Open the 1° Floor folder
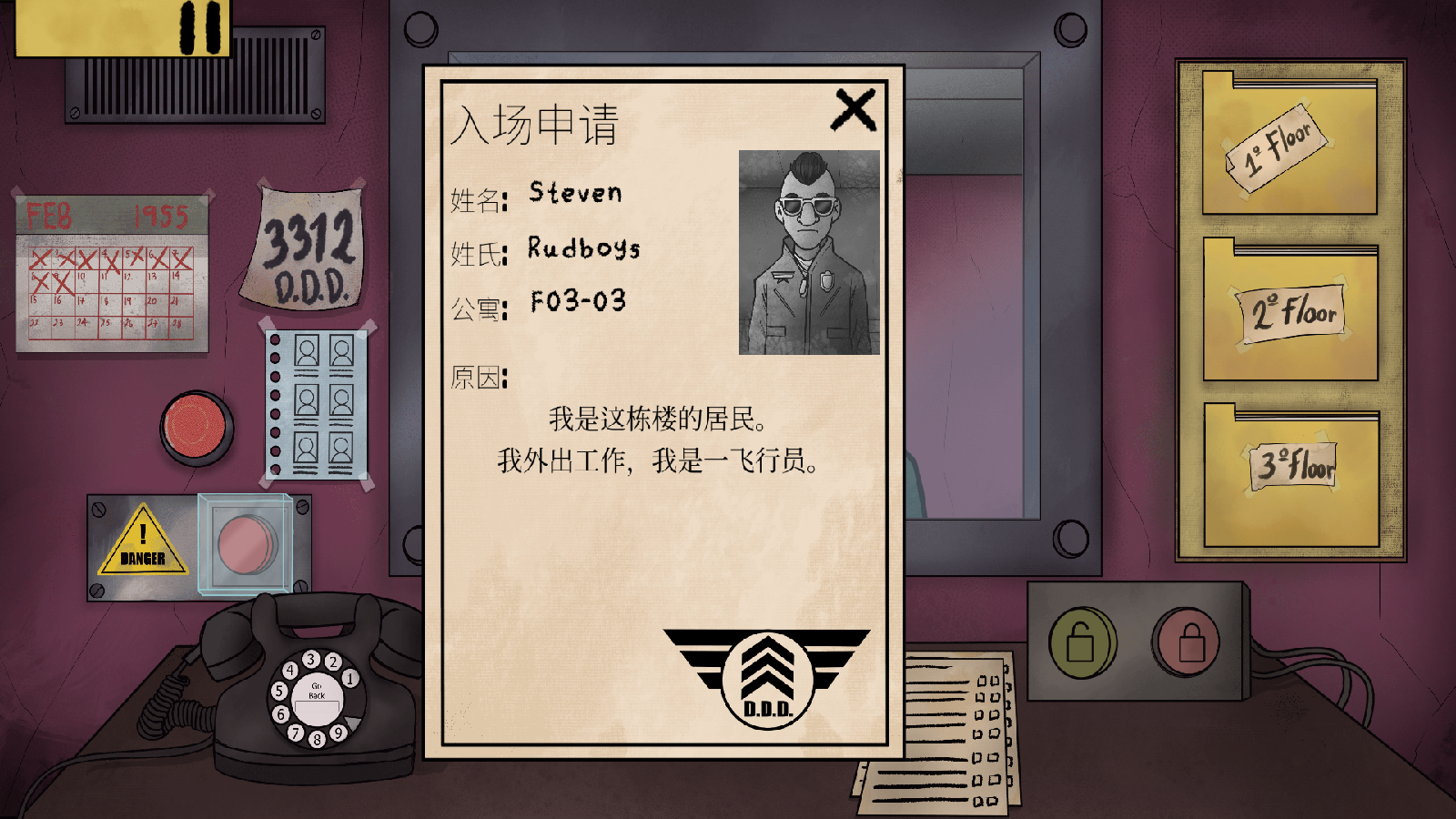Image resolution: width=1456 pixels, height=819 pixels. click(x=1285, y=146)
